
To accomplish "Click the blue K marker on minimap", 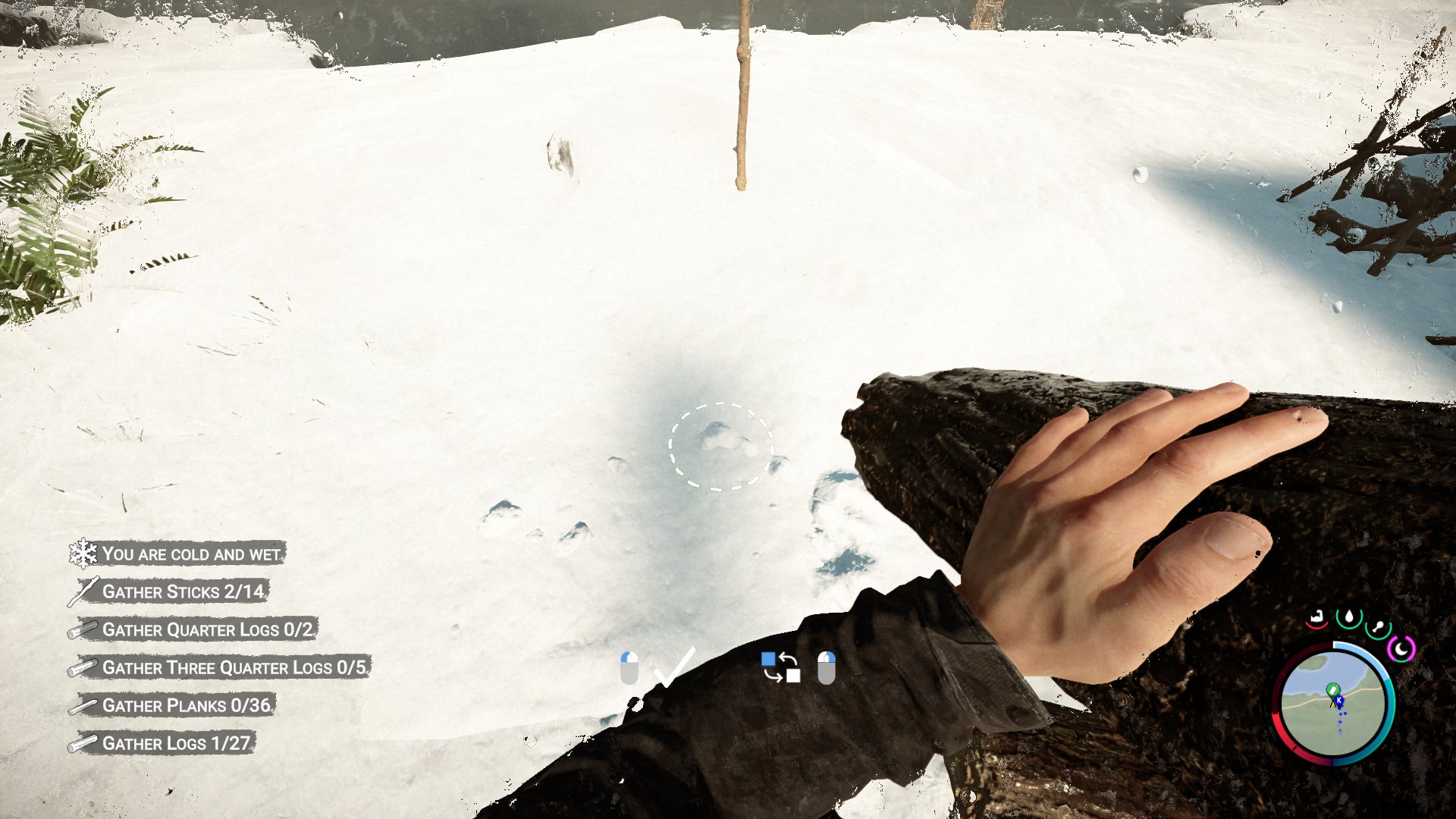I will point(1339,700).
